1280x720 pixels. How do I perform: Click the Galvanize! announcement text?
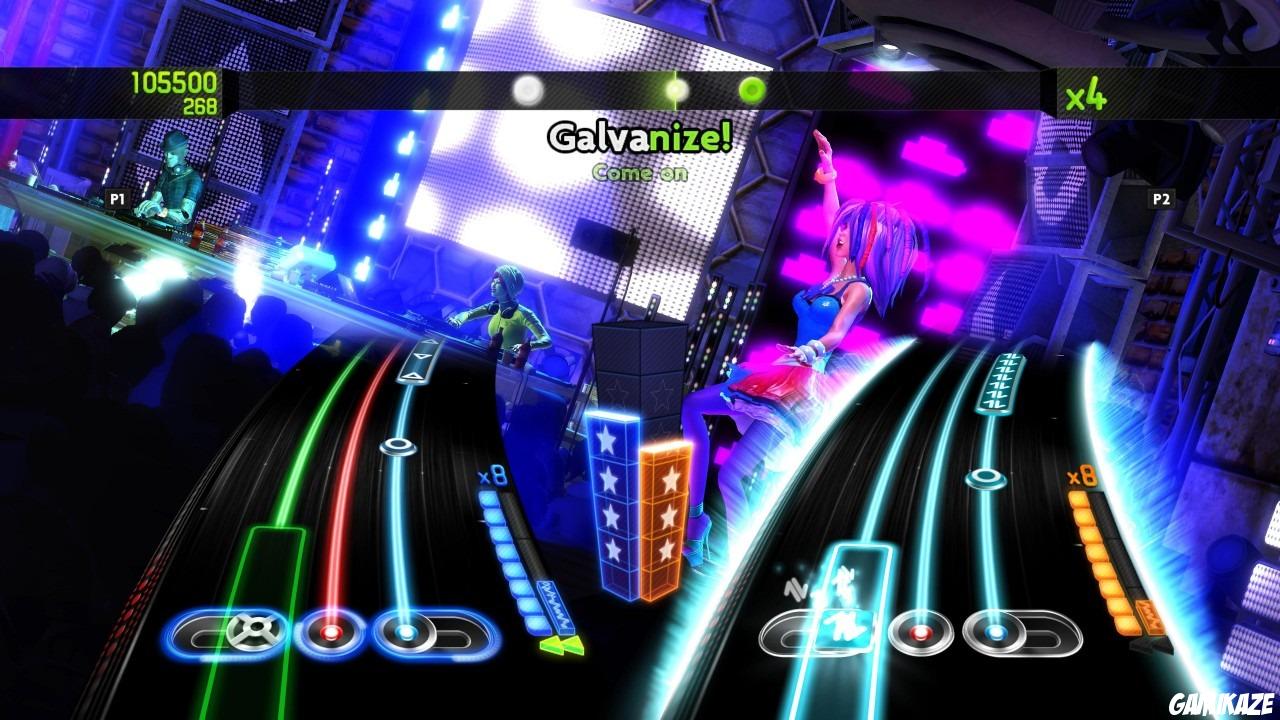640,136
